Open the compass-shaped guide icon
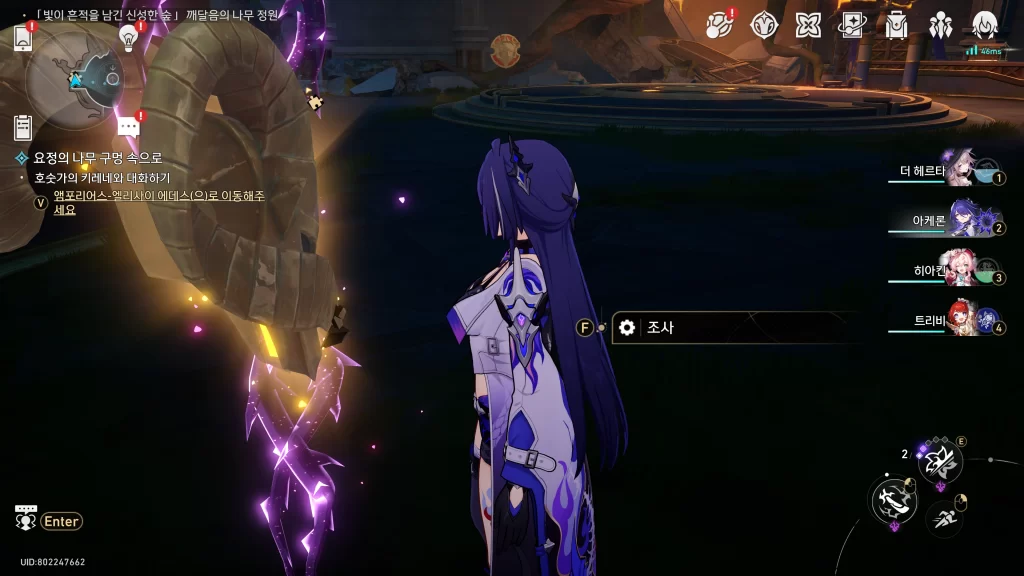 [x=764, y=25]
